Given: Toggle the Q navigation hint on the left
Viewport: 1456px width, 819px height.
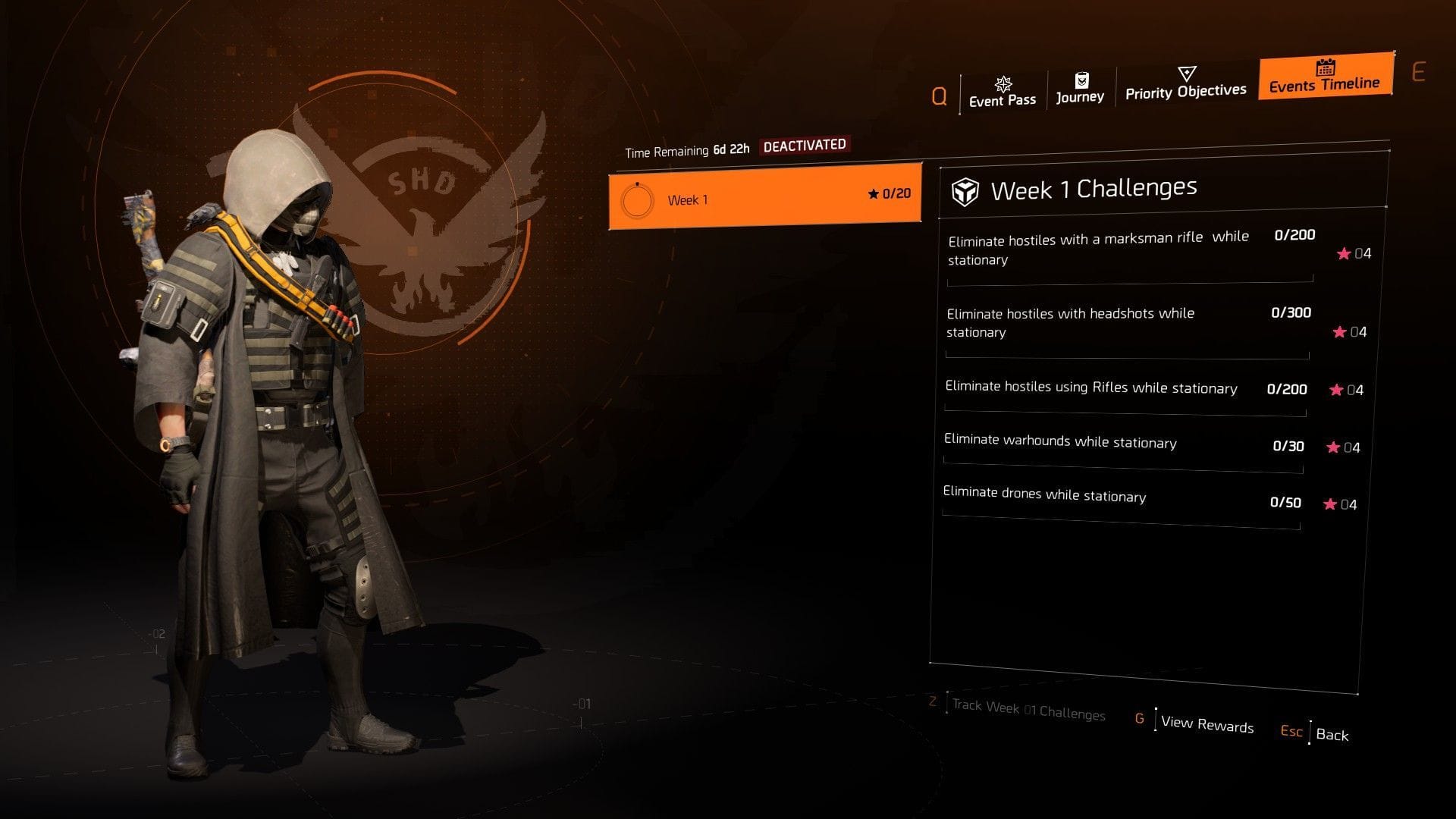Looking at the screenshot, I should 940,96.
